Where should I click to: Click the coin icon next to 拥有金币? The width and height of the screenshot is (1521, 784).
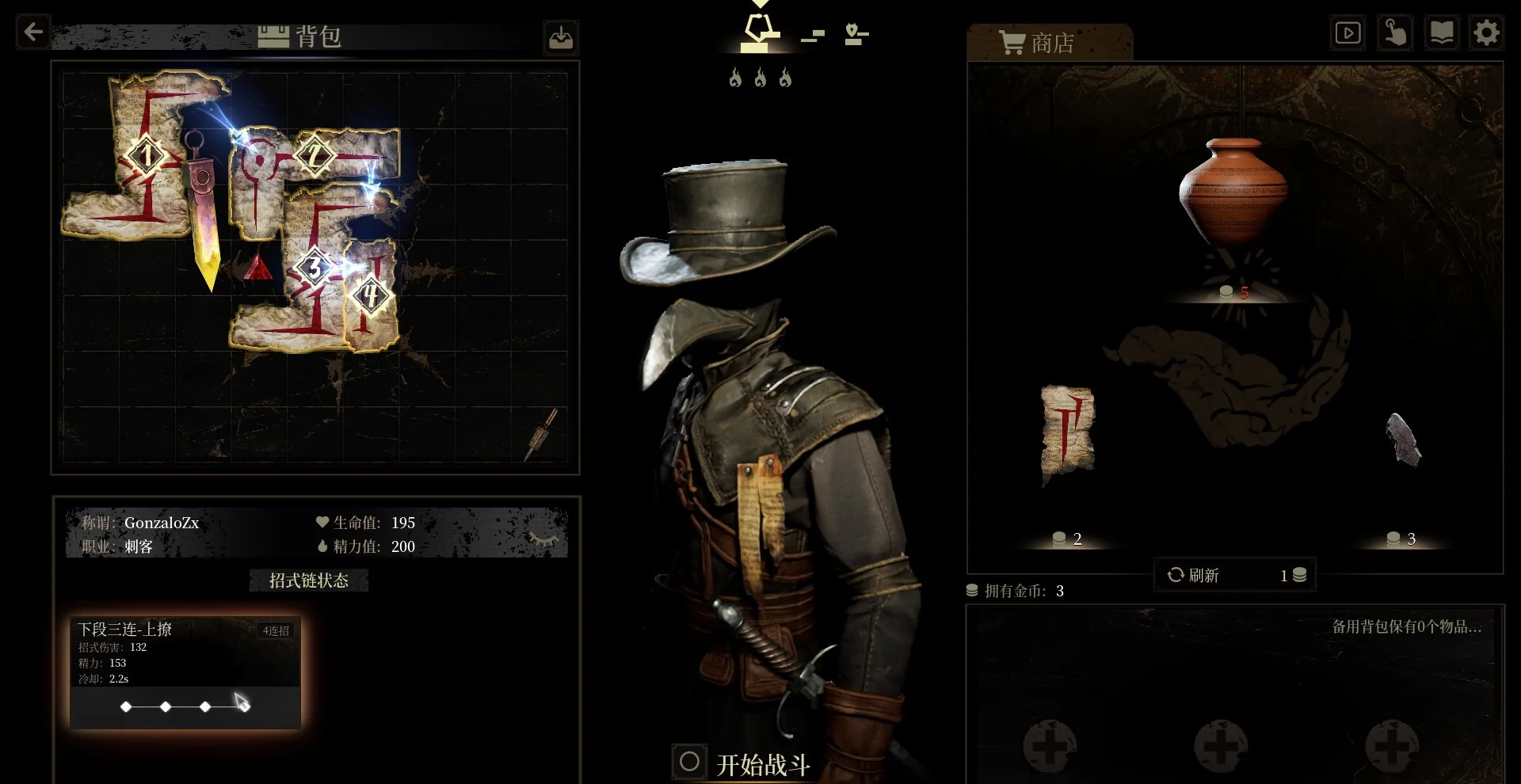pos(974,591)
